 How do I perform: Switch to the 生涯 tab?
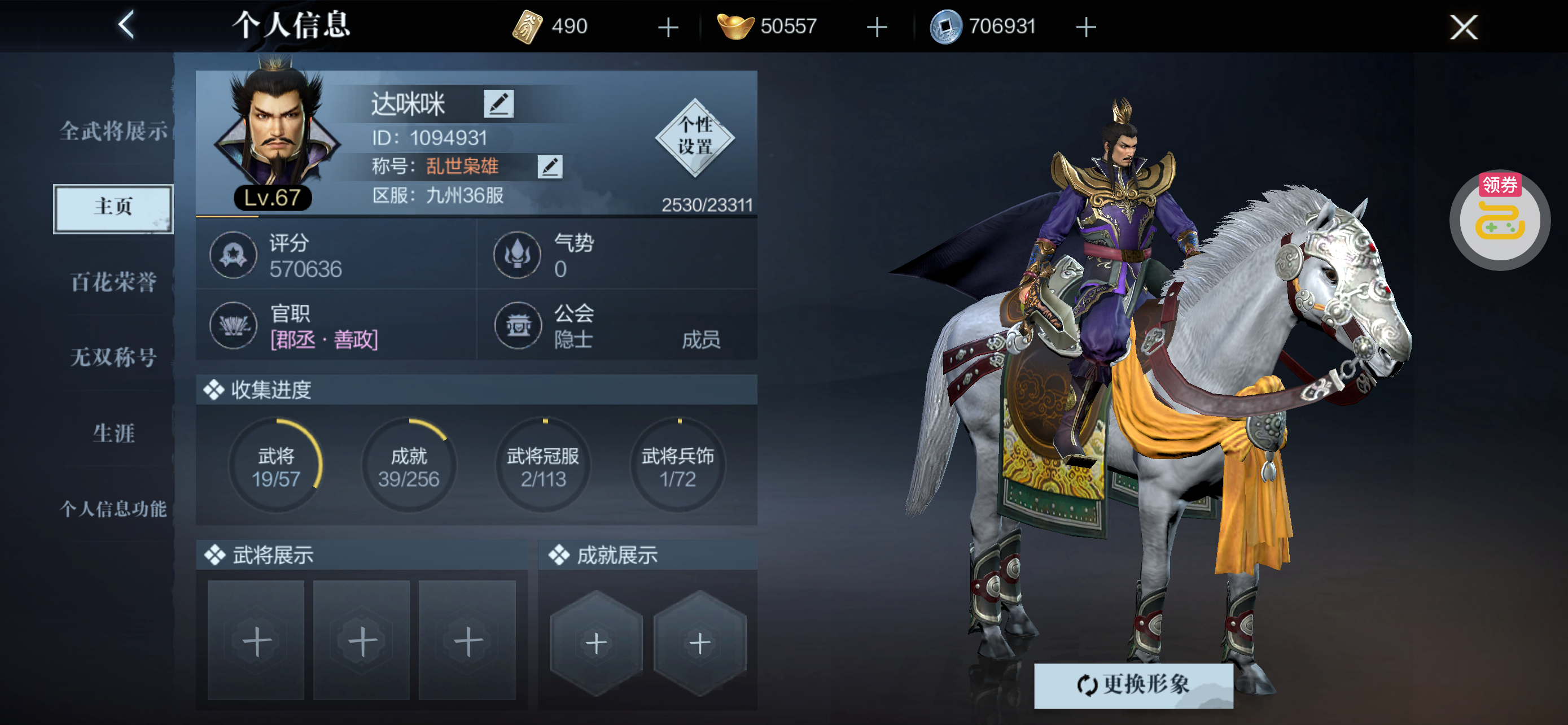point(113,434)
